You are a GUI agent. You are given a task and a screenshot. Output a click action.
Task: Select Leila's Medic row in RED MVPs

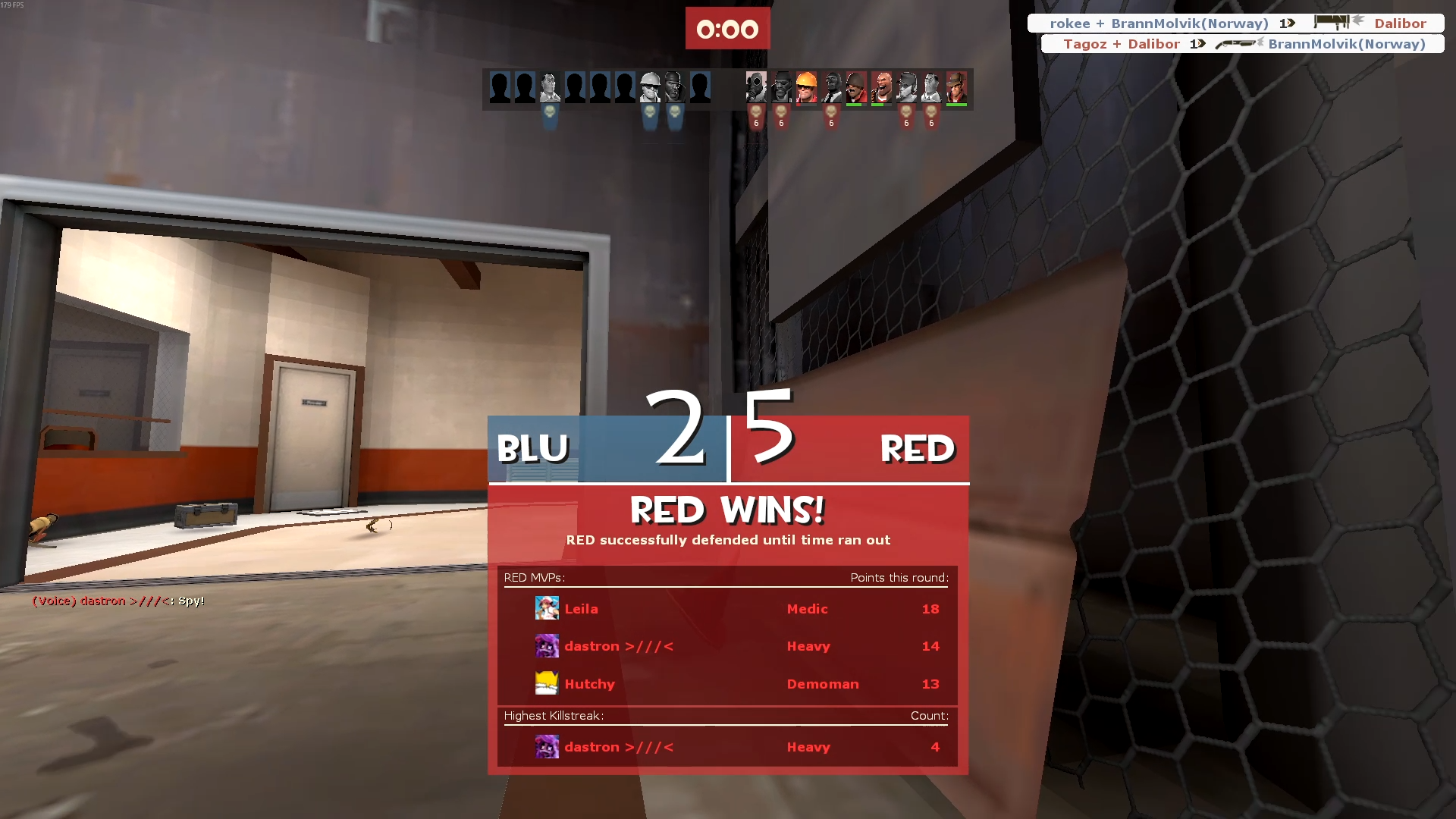tap(726, 609)
